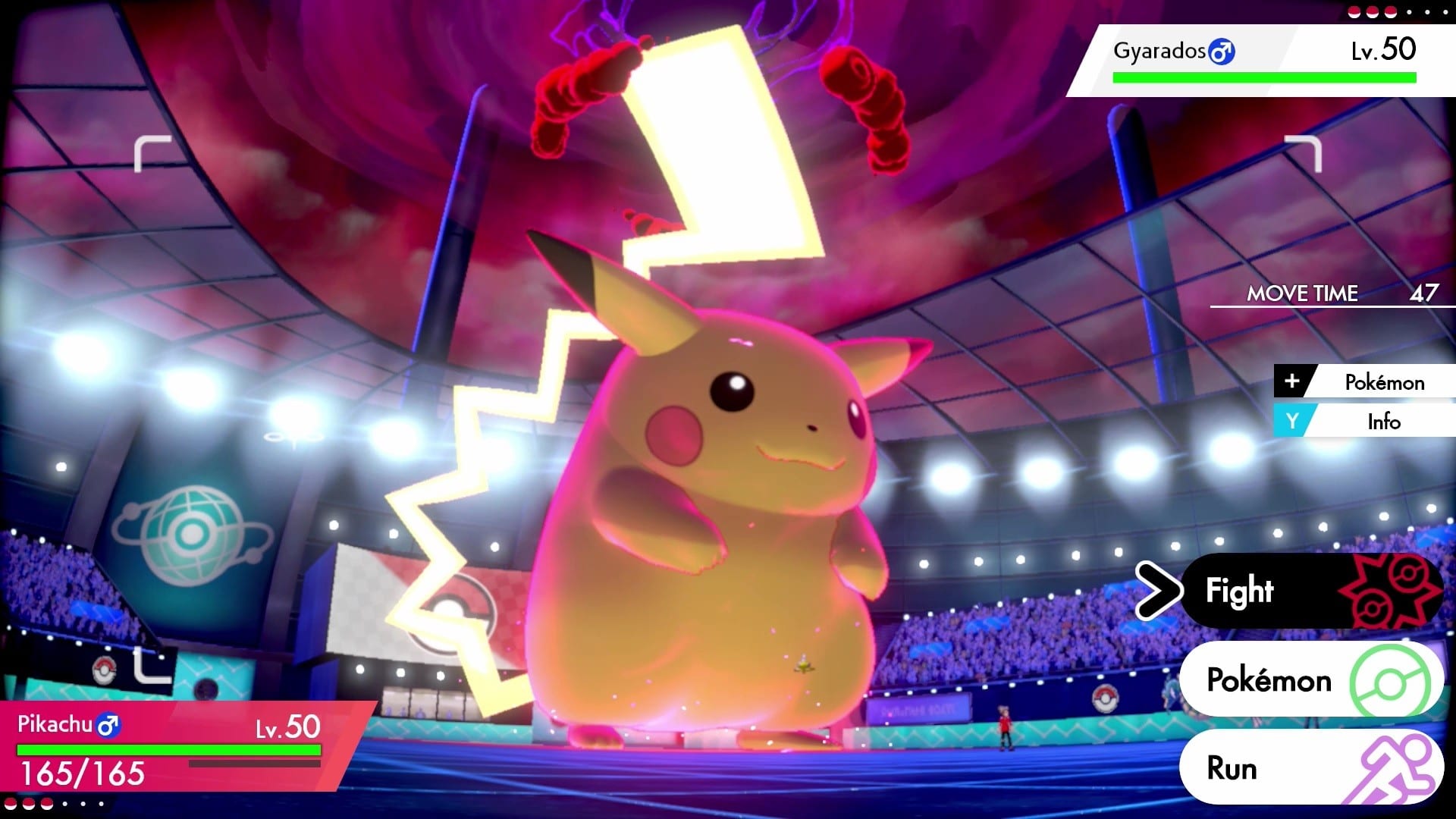This screenshot has height=819, width=1456.
Task: Click Pikachu's 165/165 HP readout
Action: coord(83,775)
